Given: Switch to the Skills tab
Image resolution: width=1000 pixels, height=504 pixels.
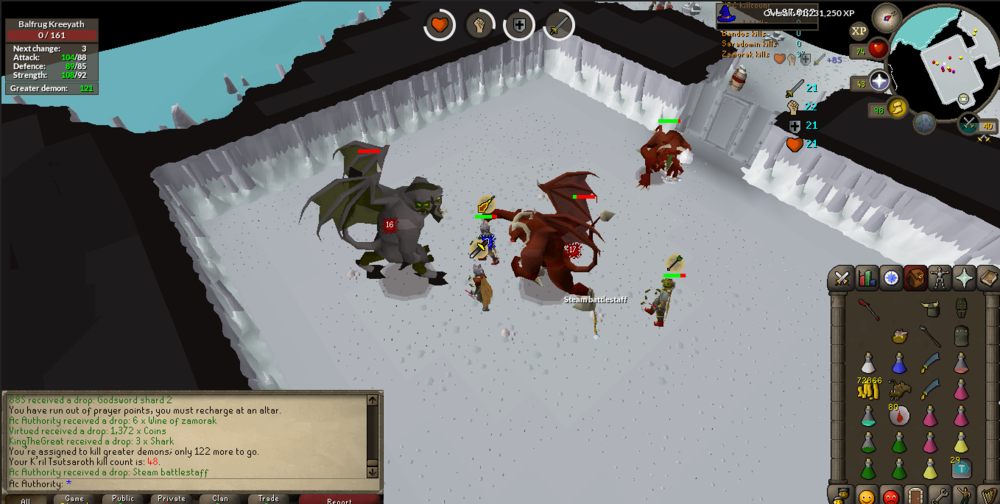Looking at the screenshot, I should [866, 278].
